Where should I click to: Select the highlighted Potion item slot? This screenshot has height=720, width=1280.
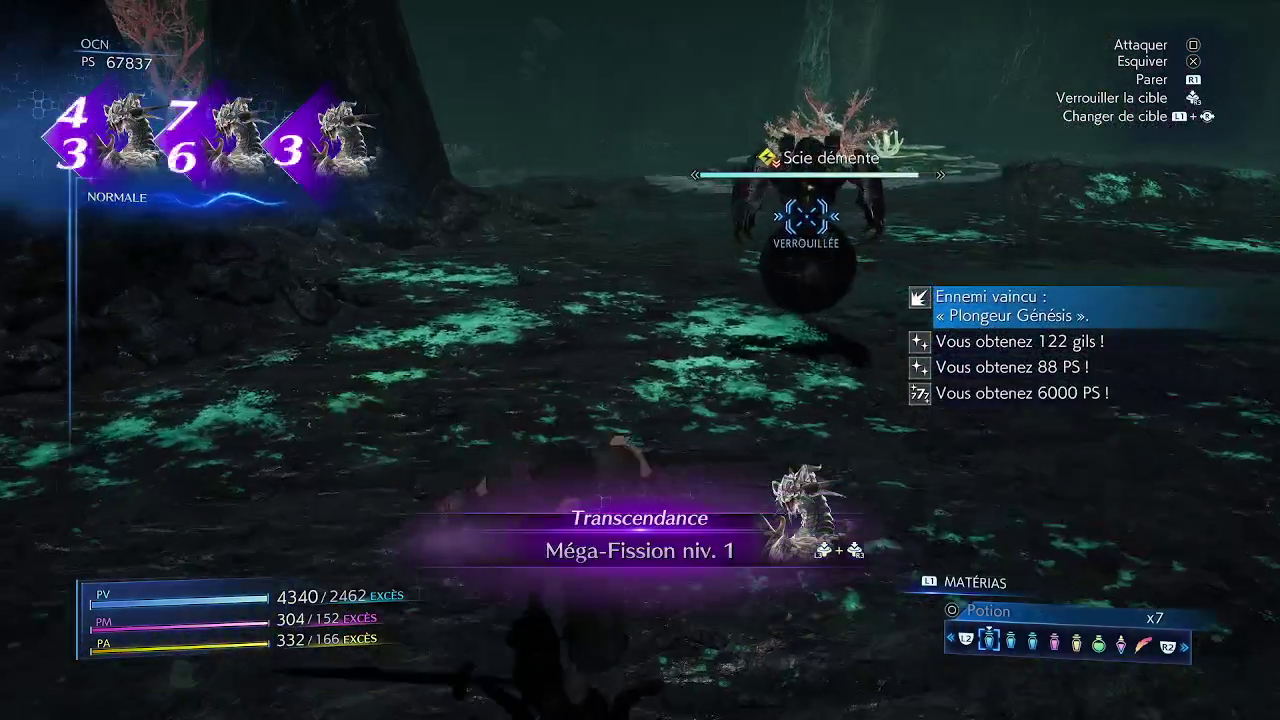[x=989, y=641]
